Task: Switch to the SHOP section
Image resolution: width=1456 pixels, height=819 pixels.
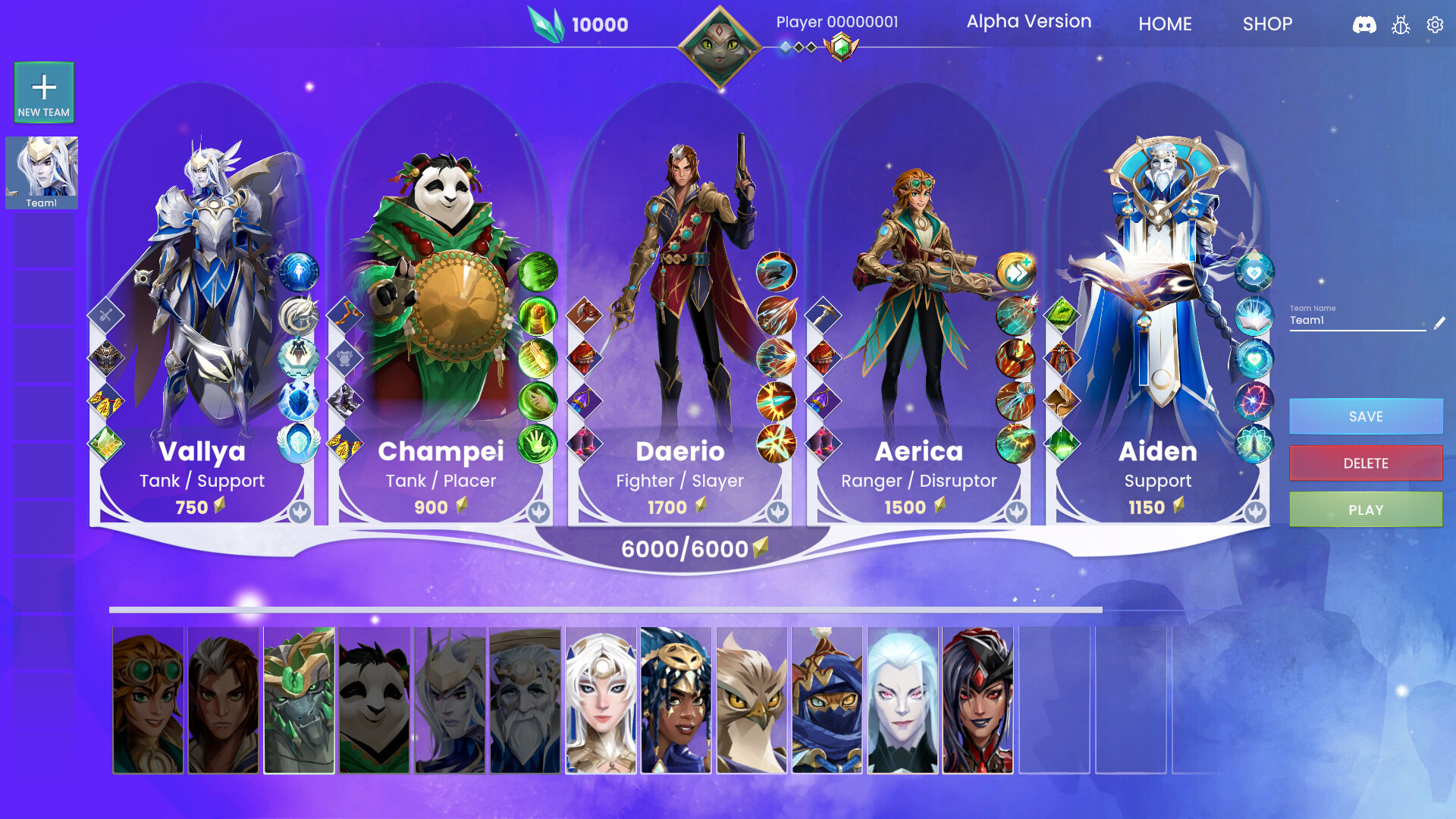Action: click(x=1266, y=24)
